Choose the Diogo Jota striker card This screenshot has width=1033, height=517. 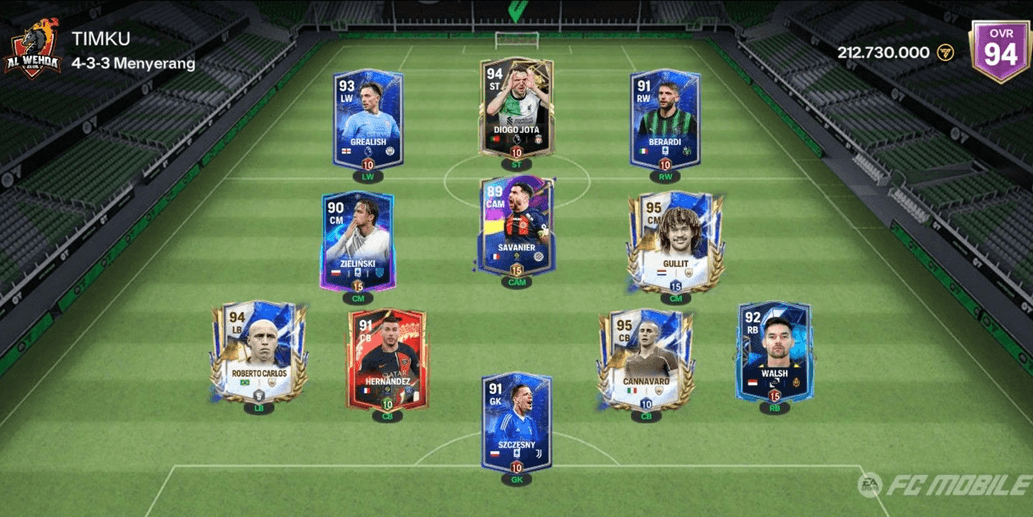(x=516, y=108)
